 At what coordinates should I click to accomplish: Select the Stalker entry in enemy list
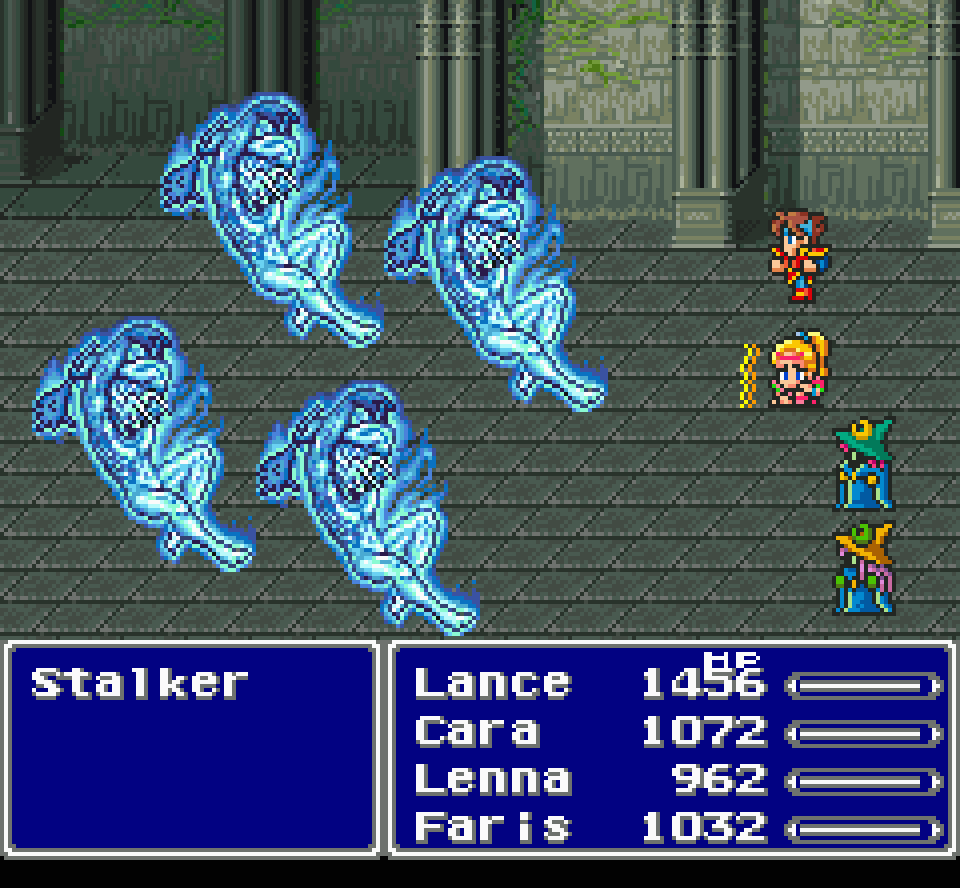(138, 684)
